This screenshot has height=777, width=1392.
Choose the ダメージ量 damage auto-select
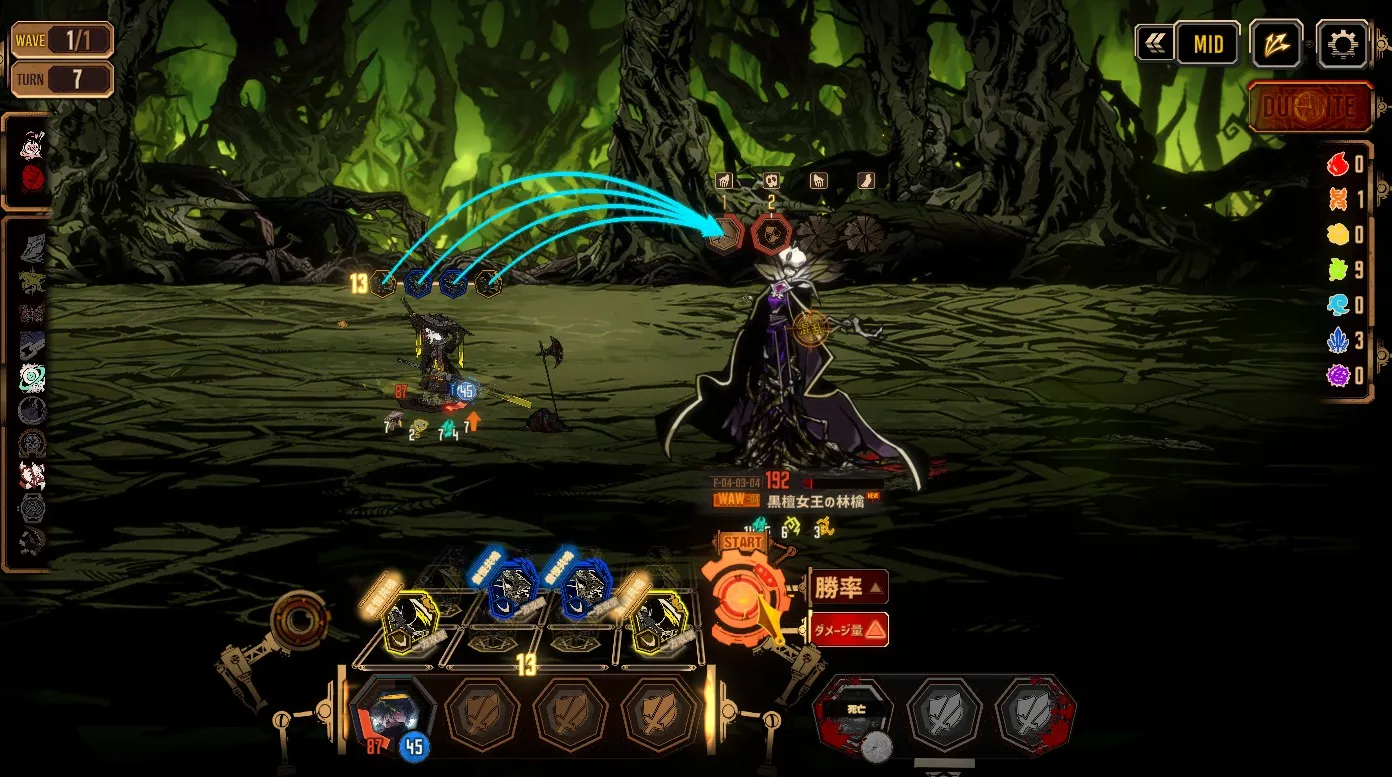tap(849, 629)
